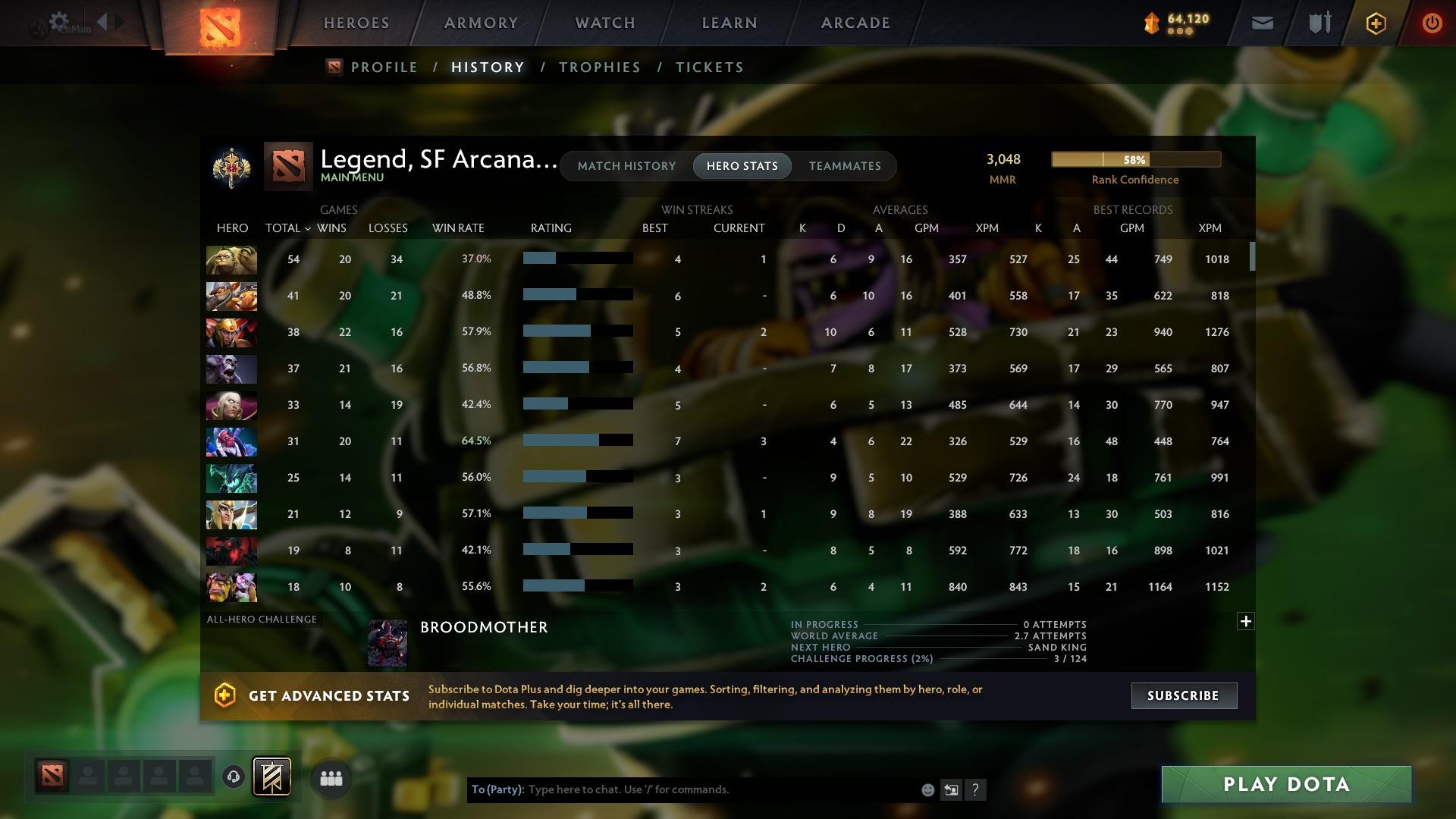This screenshot has width=1456, height=819.
Task: Open Dota Plus via the gold hexagon icon
Action: click(1375, 23)
